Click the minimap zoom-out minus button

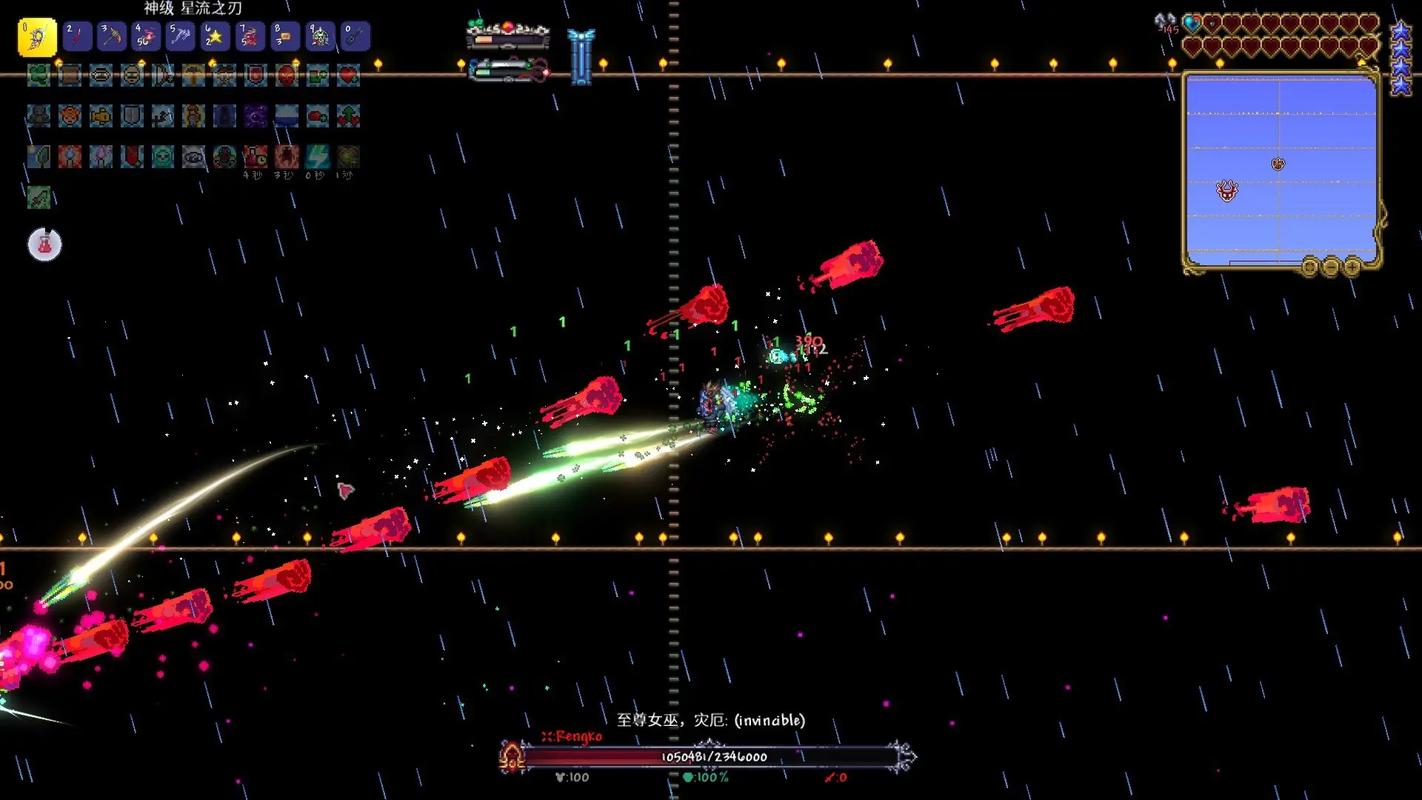[x=1331, y=266]
